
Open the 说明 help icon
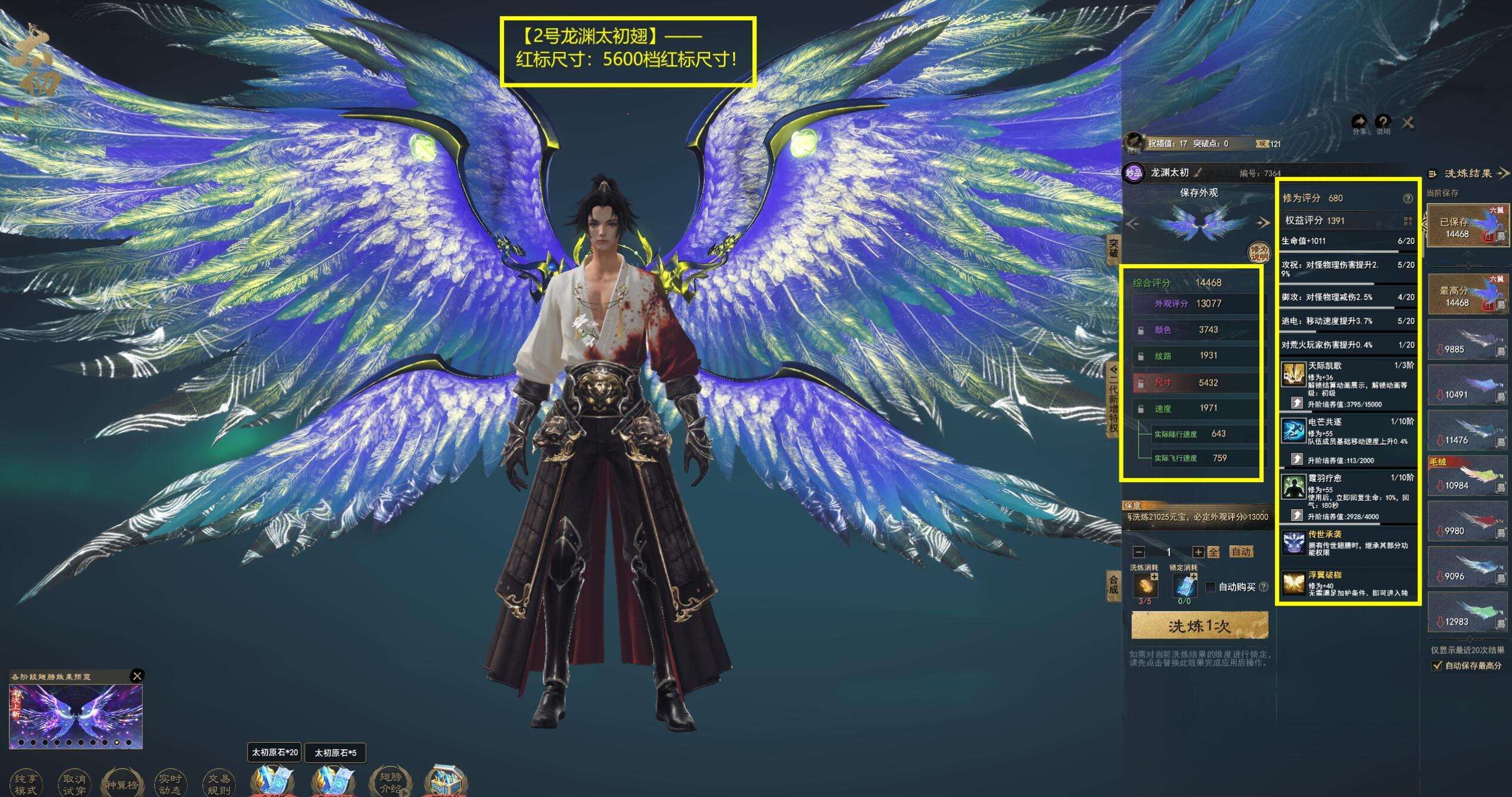(1383, 123)
